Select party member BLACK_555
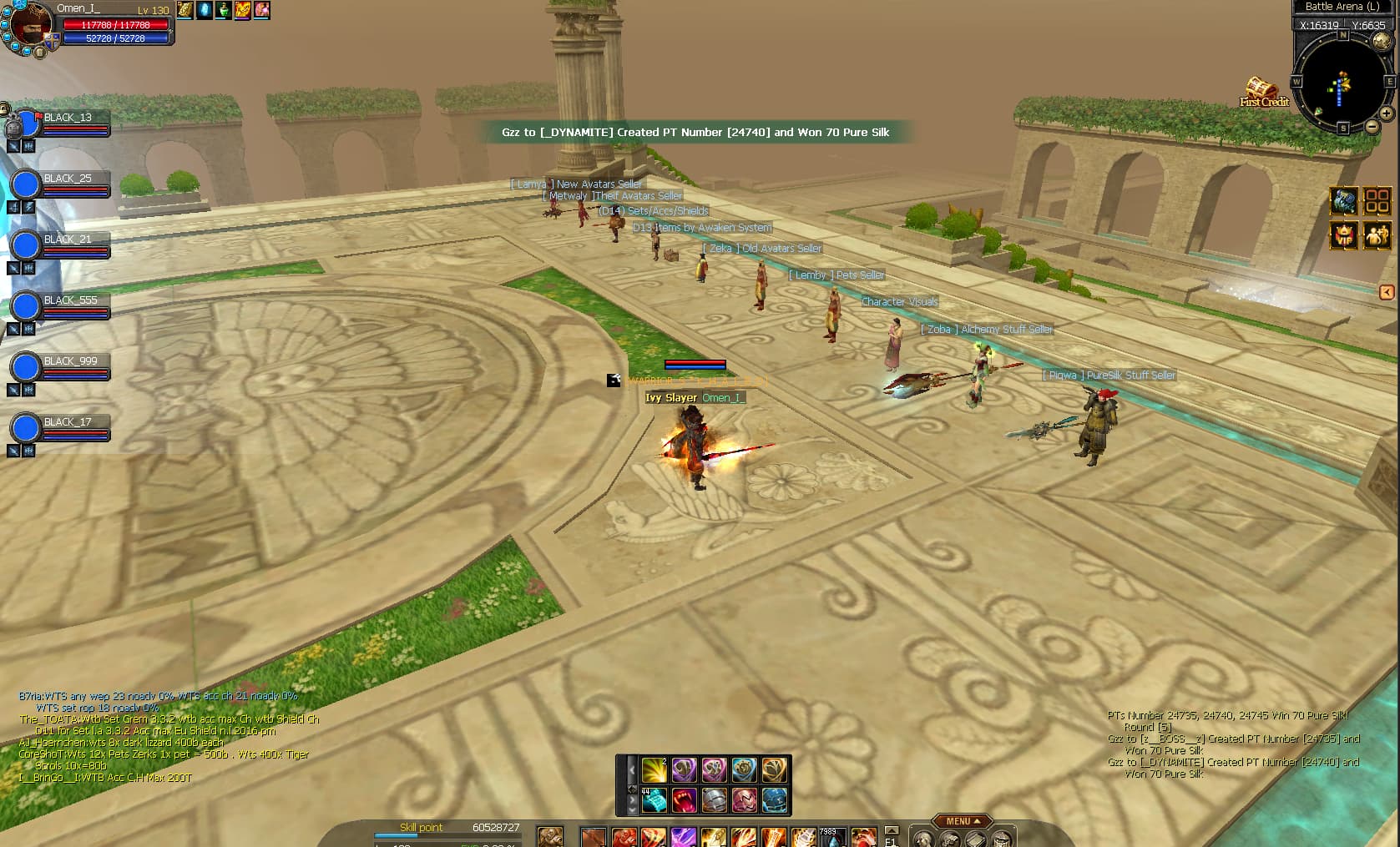 pos(70,300)
